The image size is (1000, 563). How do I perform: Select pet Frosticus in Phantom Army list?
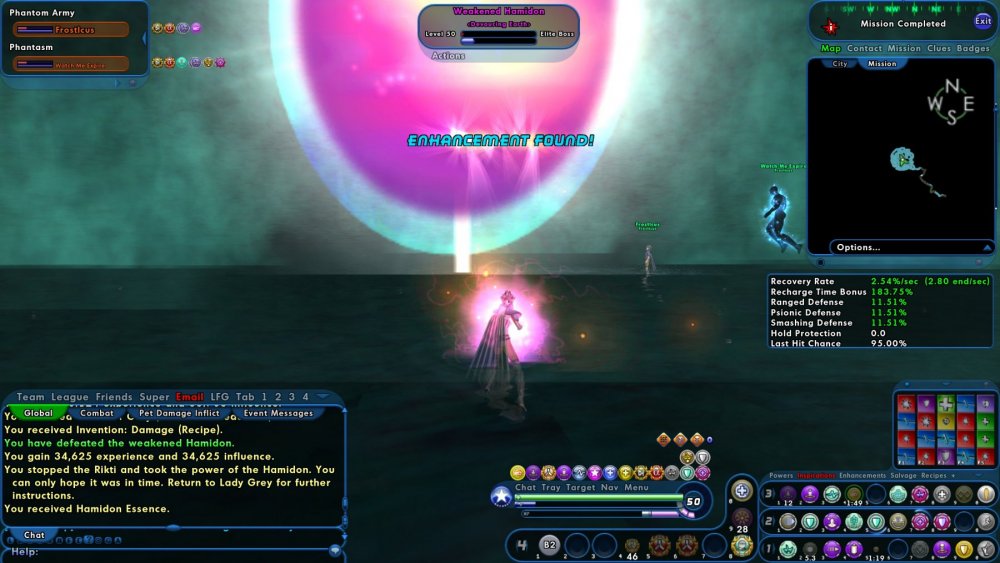[71, 30]
